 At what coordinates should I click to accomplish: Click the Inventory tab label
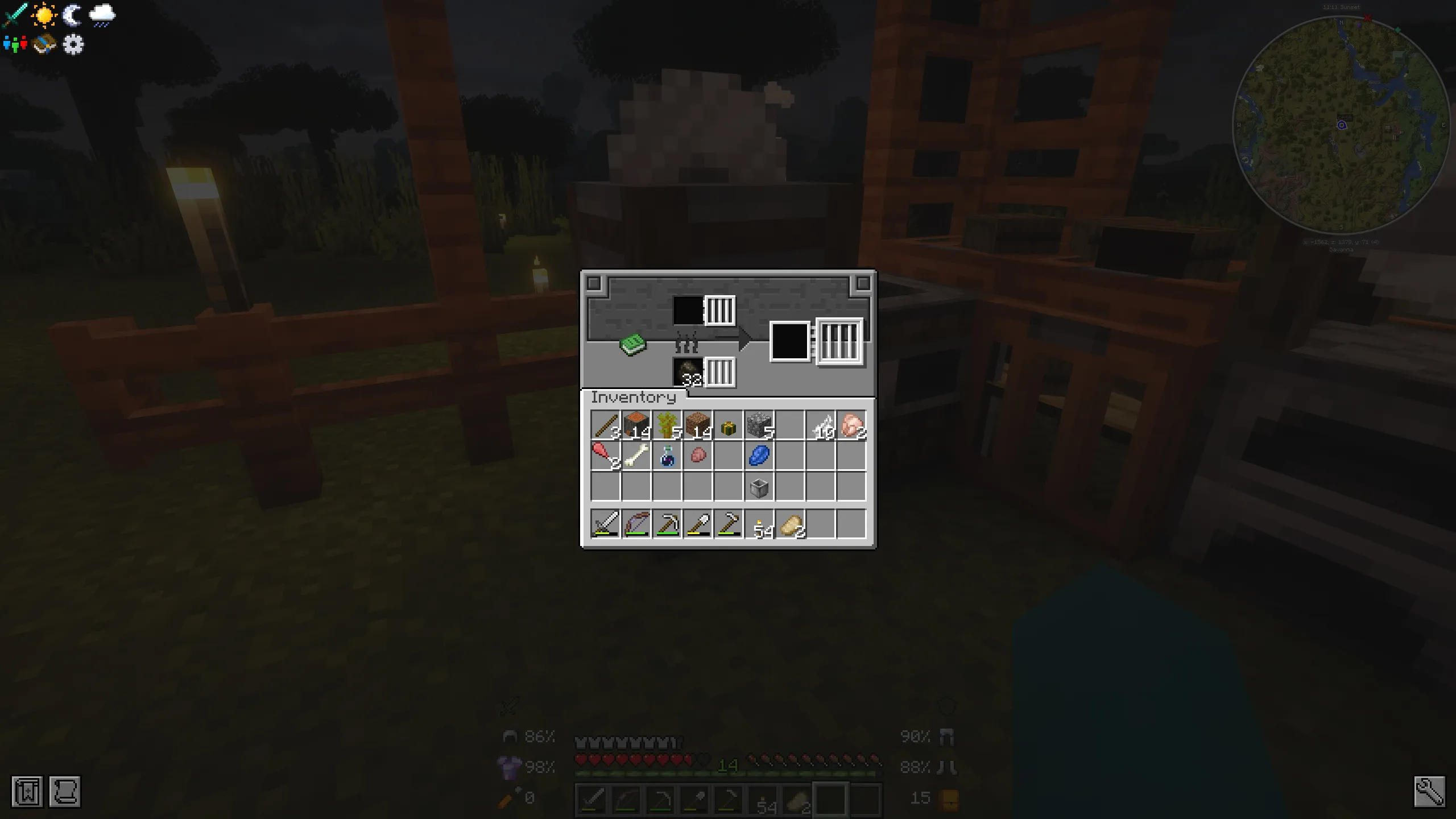point(633,397)
